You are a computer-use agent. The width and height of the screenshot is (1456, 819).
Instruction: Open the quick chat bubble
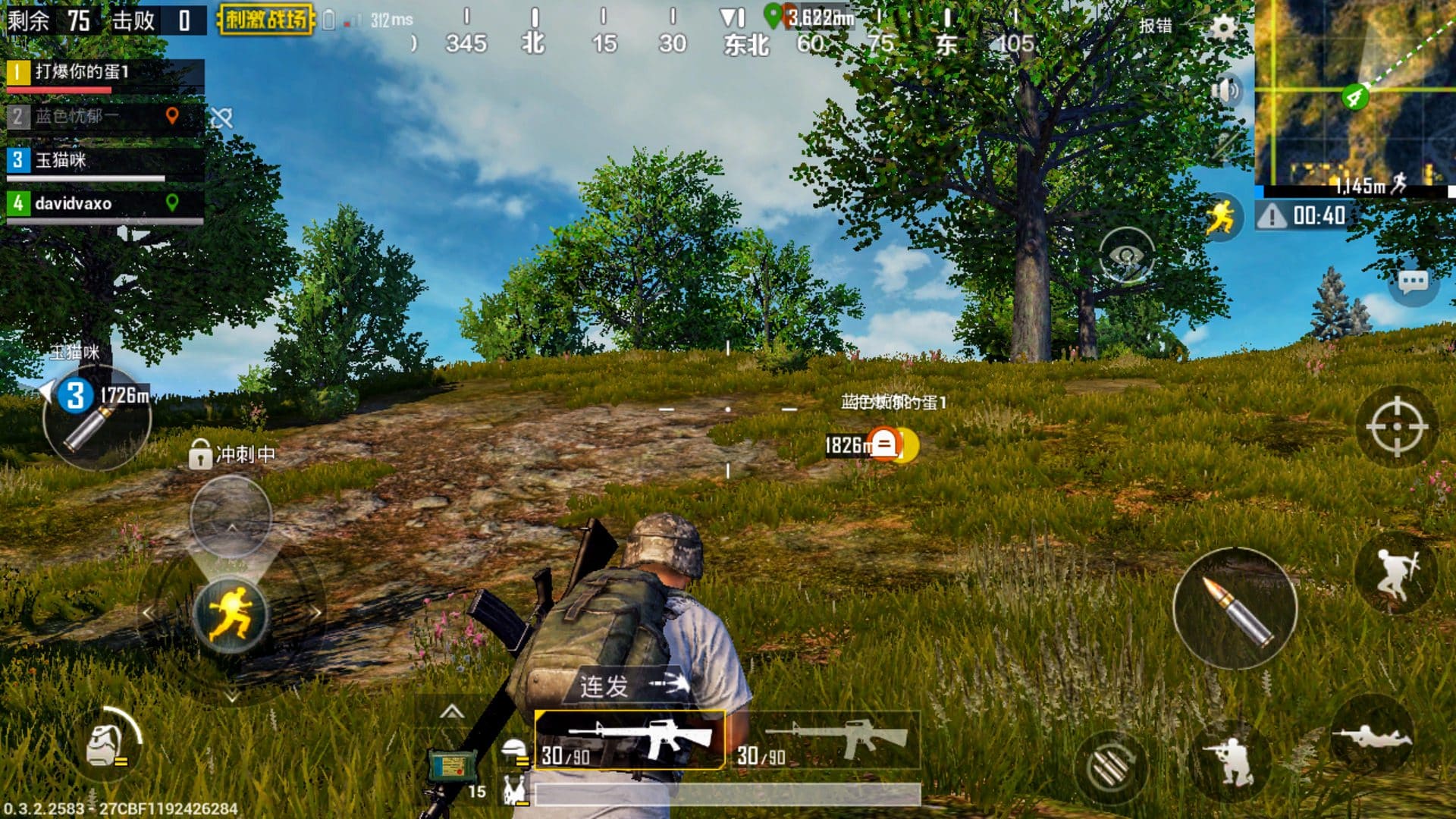(1412, 283)
